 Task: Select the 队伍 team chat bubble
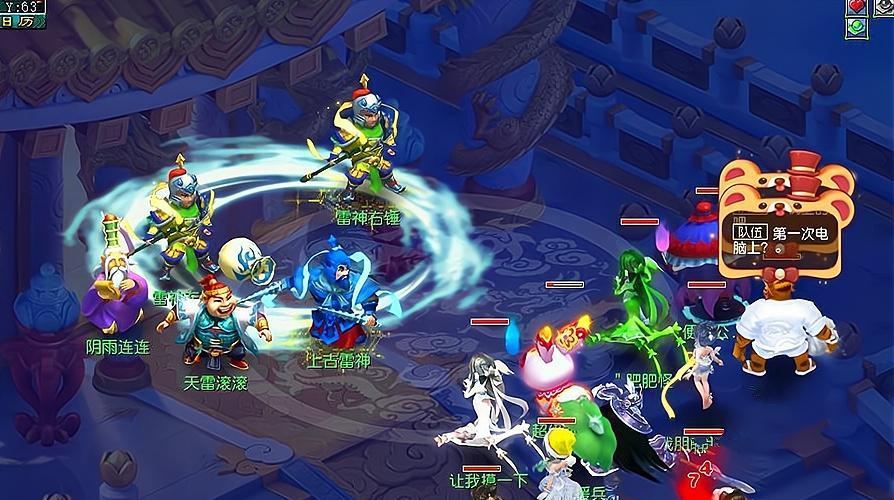coord(748,233)
